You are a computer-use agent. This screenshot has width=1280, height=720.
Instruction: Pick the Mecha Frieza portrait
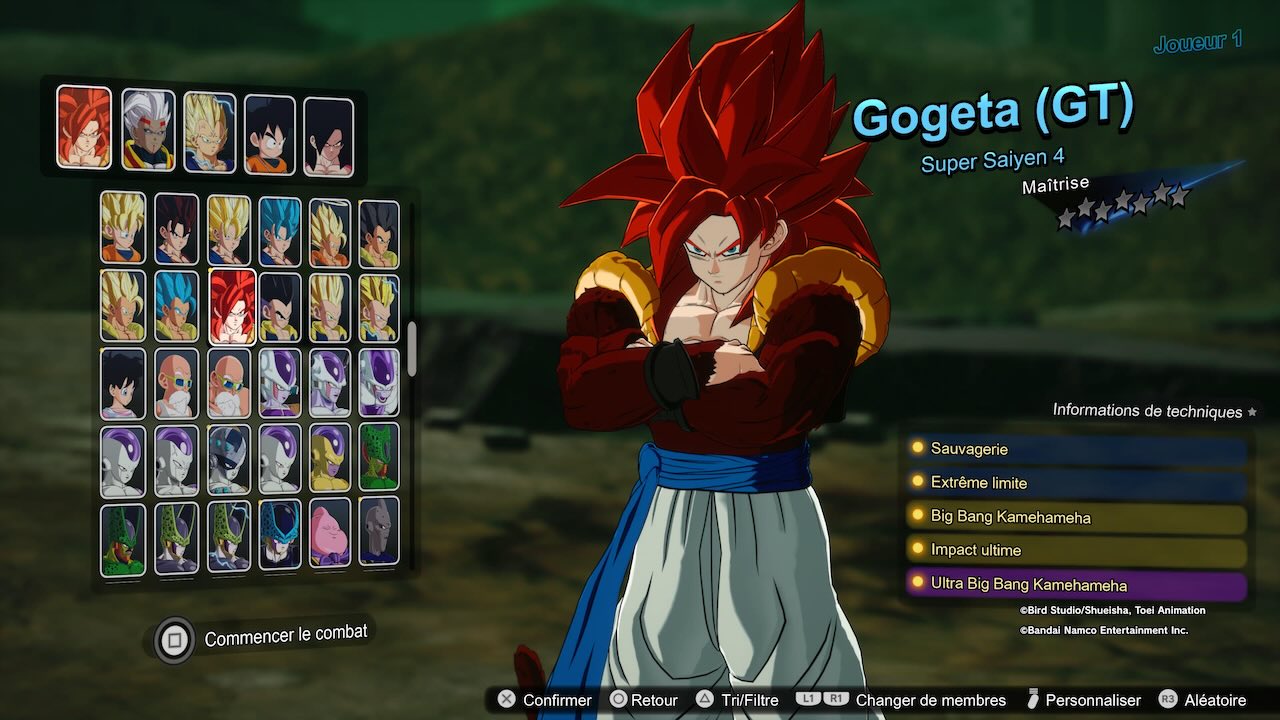[229, 460]
